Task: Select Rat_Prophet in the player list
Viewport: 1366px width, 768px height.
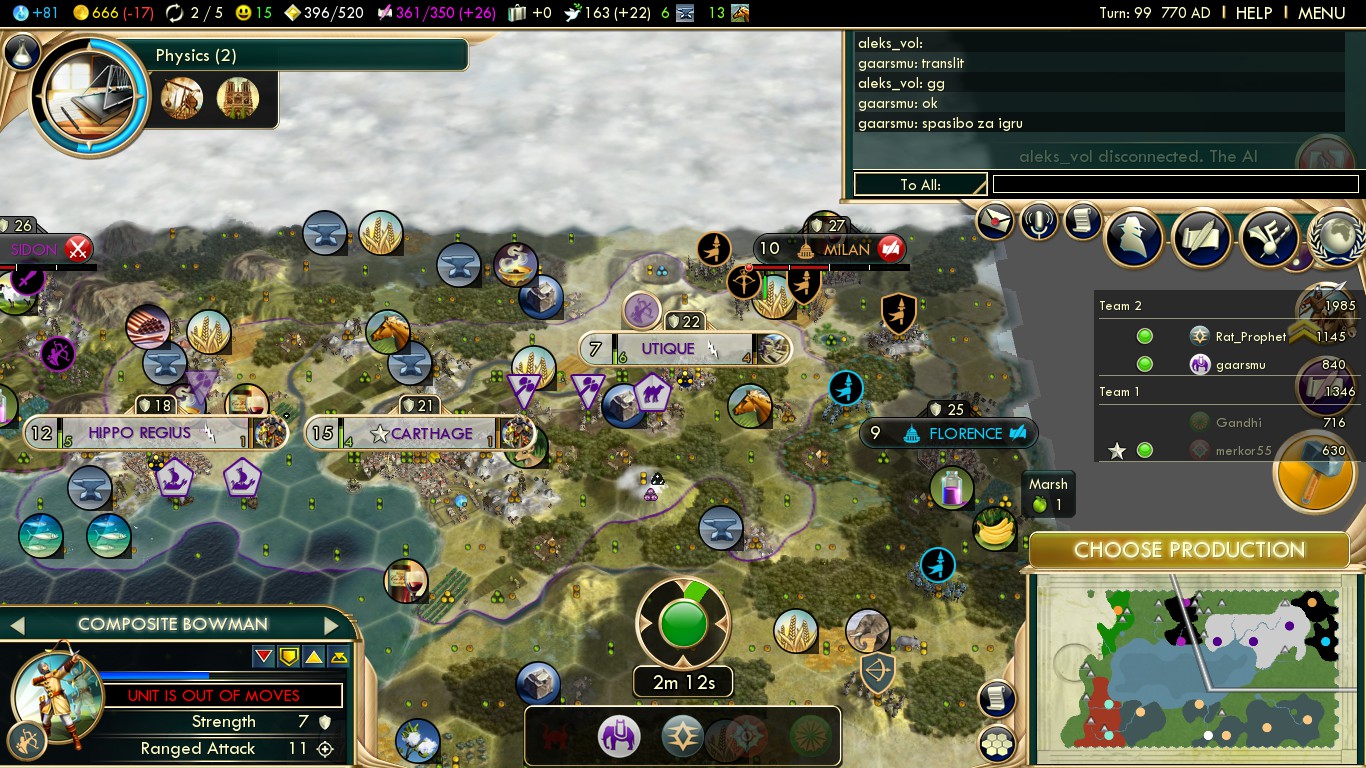Action: pos(1250,337)
